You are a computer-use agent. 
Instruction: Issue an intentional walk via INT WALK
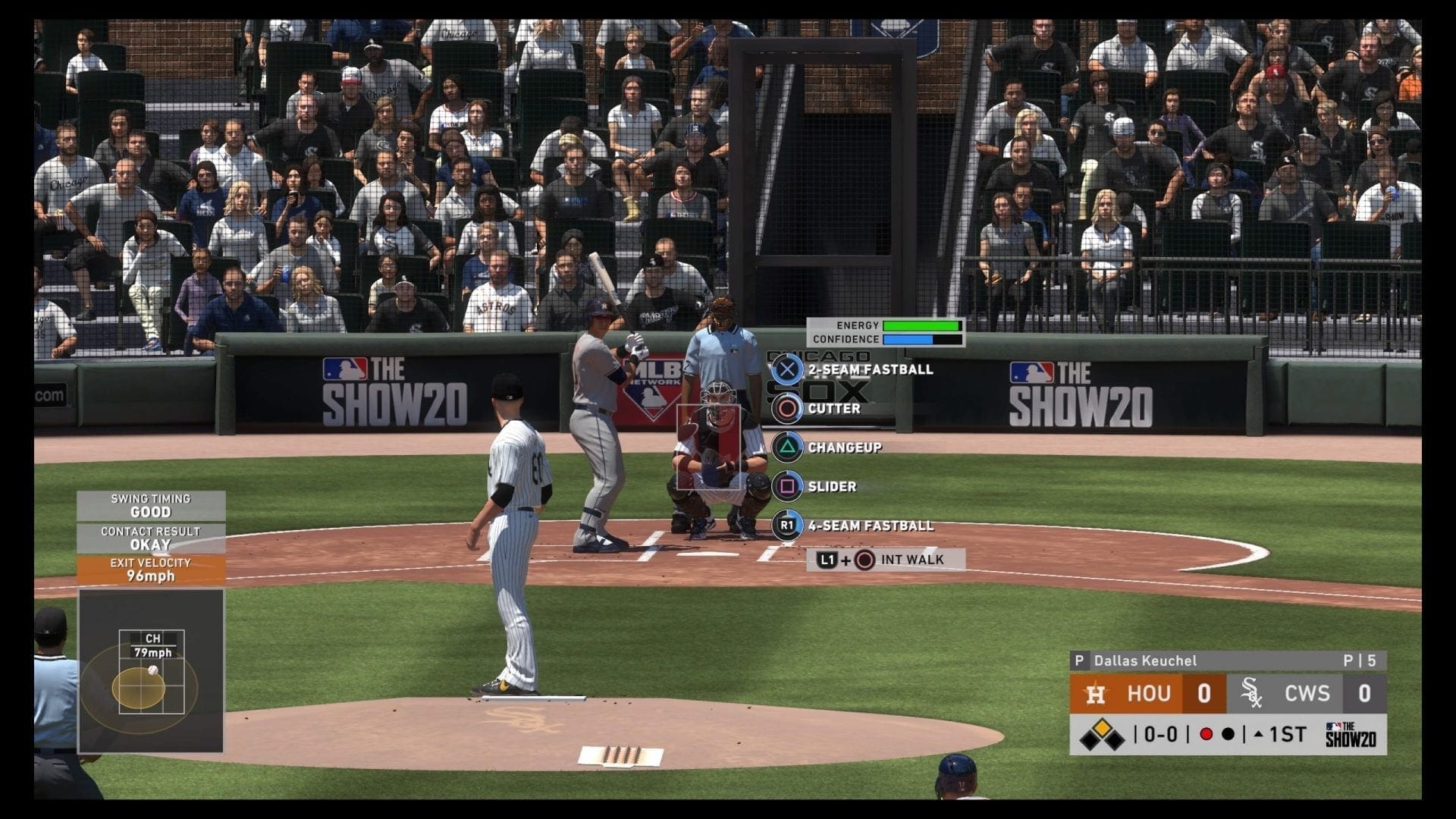coord(885,560)
